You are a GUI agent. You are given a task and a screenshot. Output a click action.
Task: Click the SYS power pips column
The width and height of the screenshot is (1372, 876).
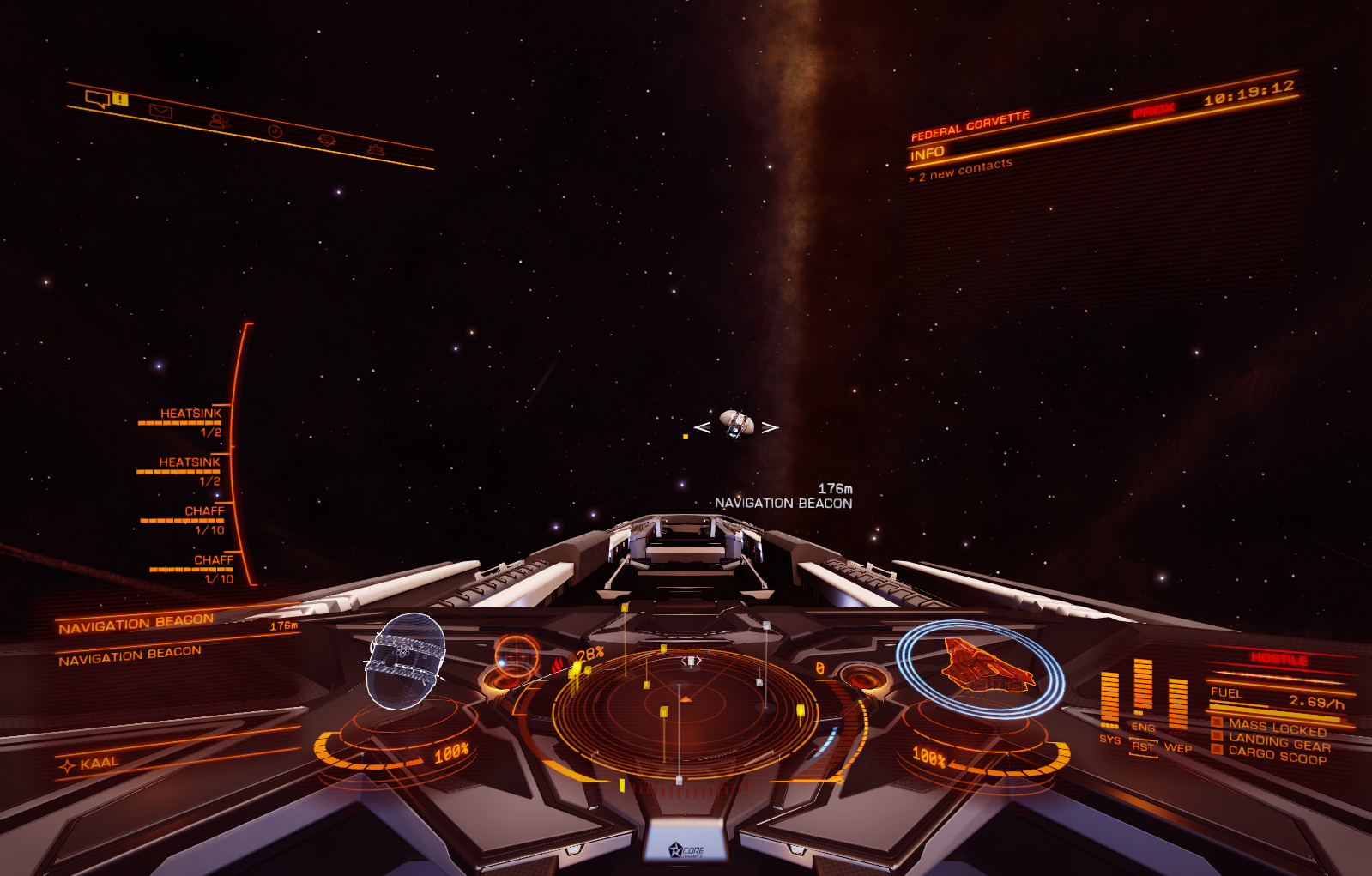click(1109, 699)
